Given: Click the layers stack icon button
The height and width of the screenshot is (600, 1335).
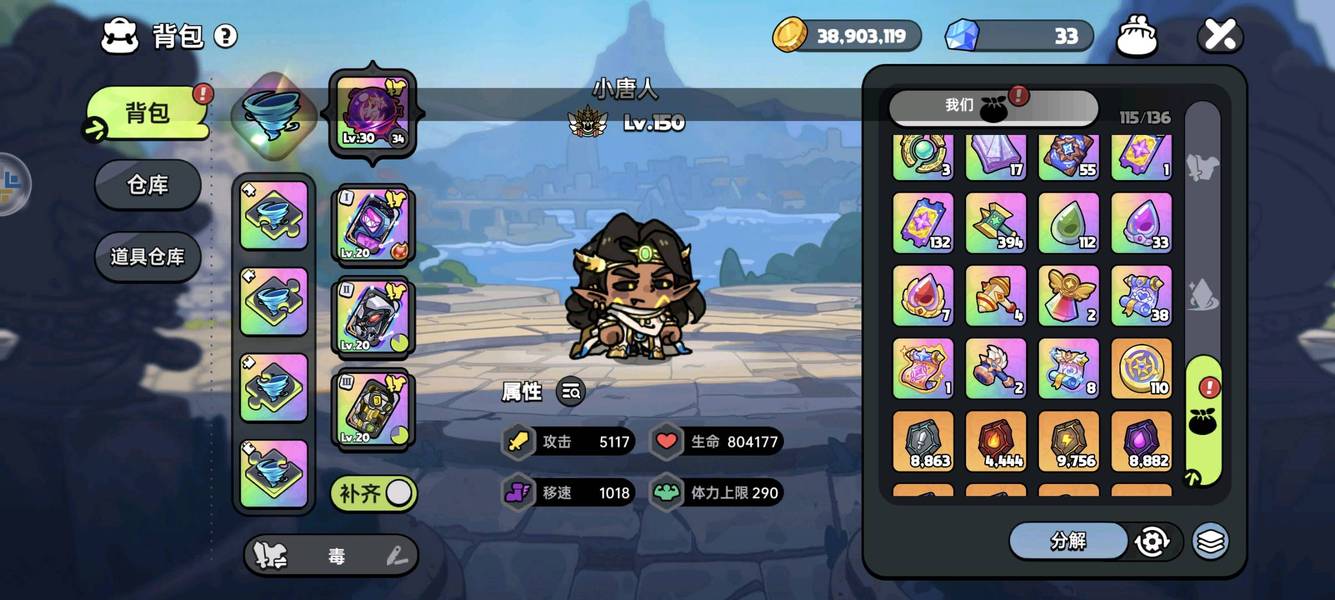Looking at the screenshot, I should (1211, 541).
